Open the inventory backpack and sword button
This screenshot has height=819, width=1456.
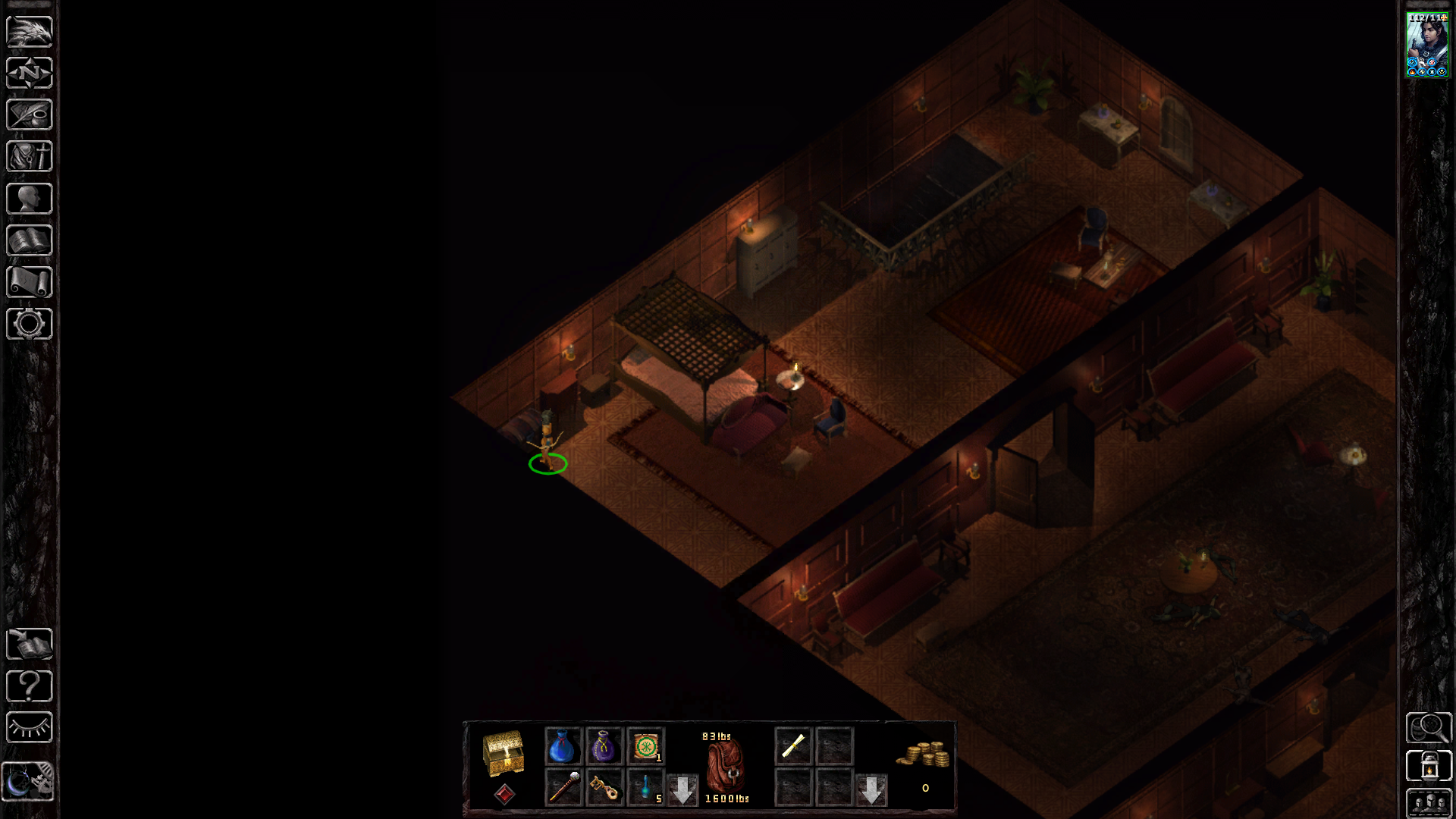point(30,157)
